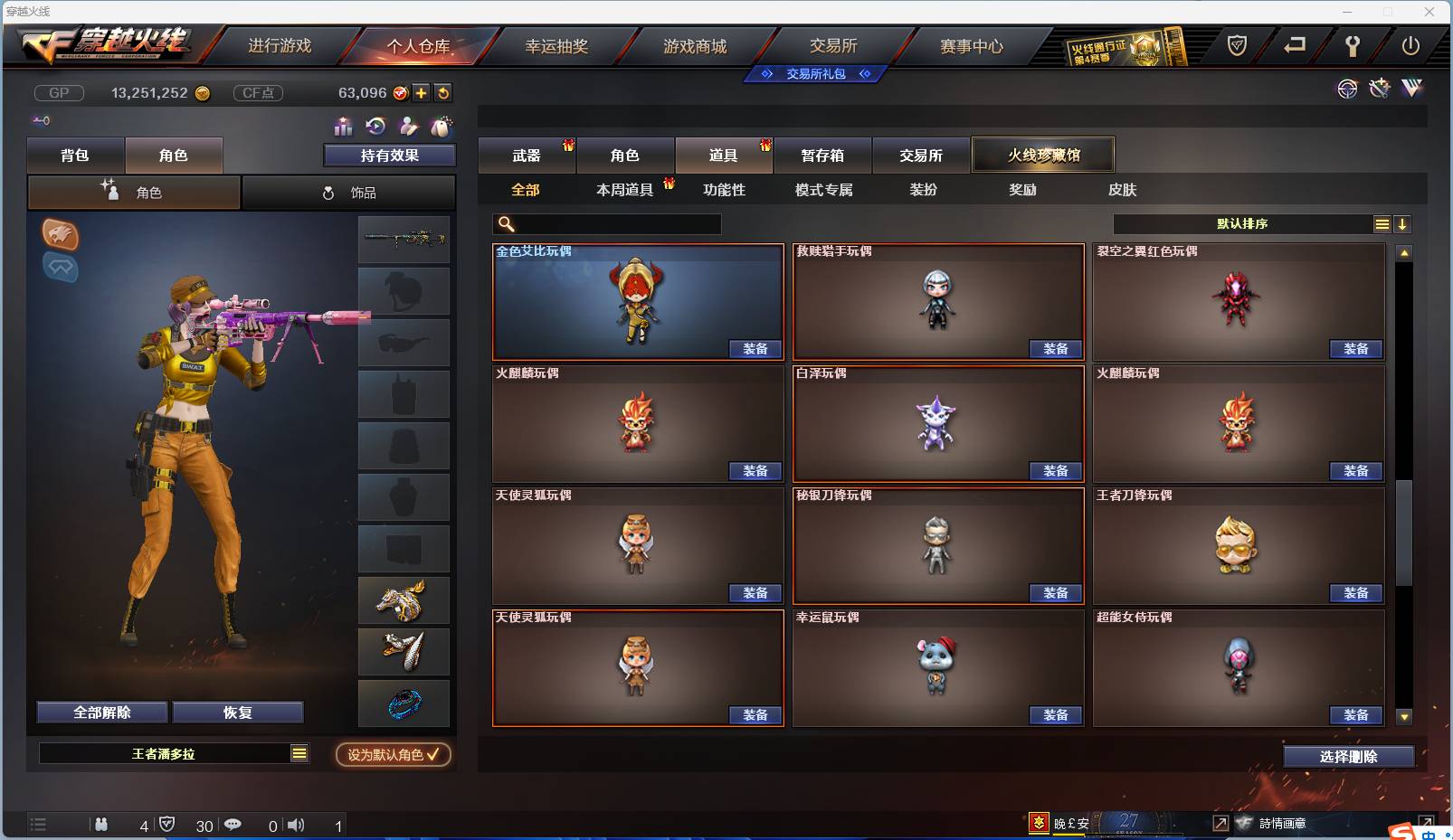The height and width of the screenshot is (840, 1453).
Task: Select the bar chart stats icon above the character panel
Action: click(341, 127)
